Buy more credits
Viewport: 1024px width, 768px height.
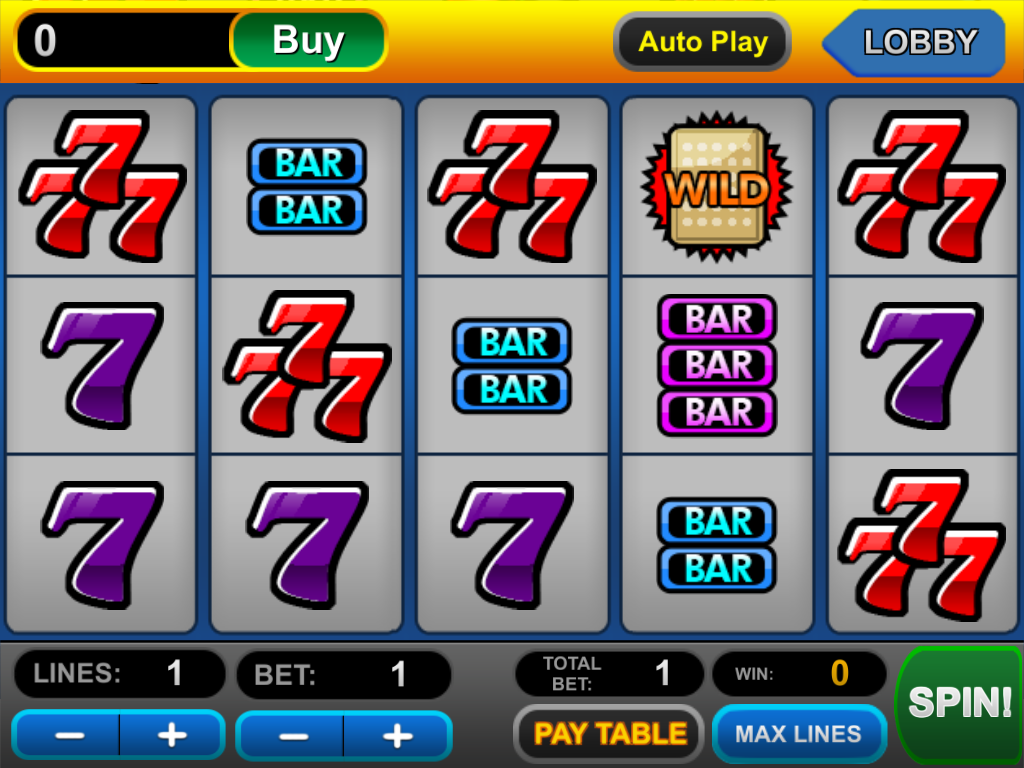click(308, 41)
